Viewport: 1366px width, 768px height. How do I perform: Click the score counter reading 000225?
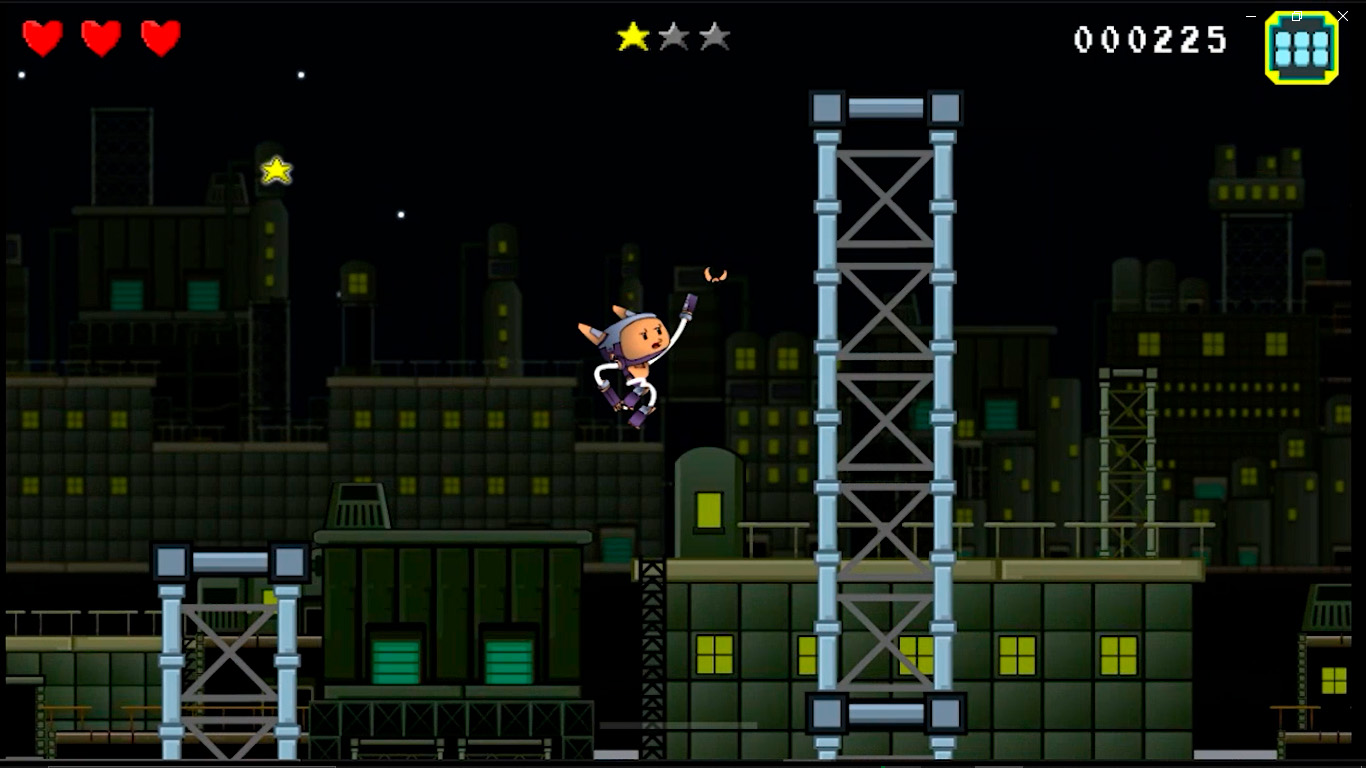click(x=1150, y=40)
